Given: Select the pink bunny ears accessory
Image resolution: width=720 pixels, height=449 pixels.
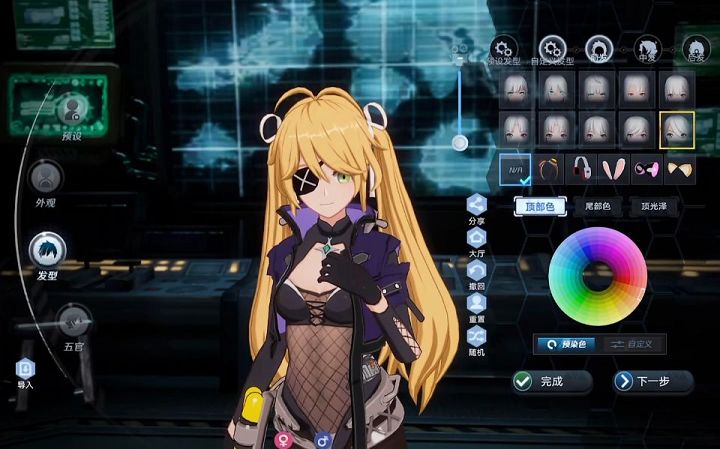Looking at the screenshot, I should click(x=613, y=169).
